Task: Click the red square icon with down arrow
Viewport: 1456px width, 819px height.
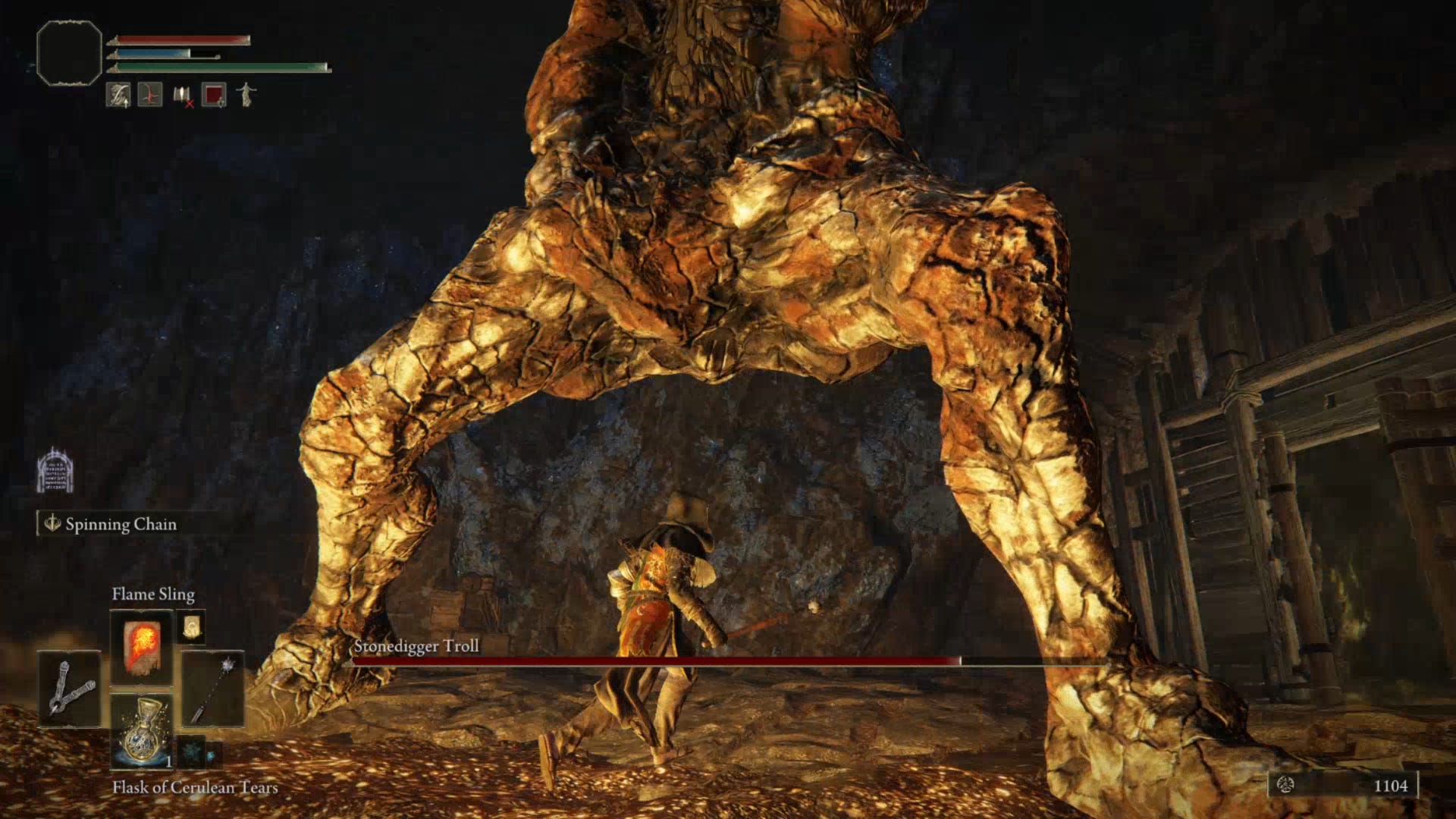Action: pos(214,95)
